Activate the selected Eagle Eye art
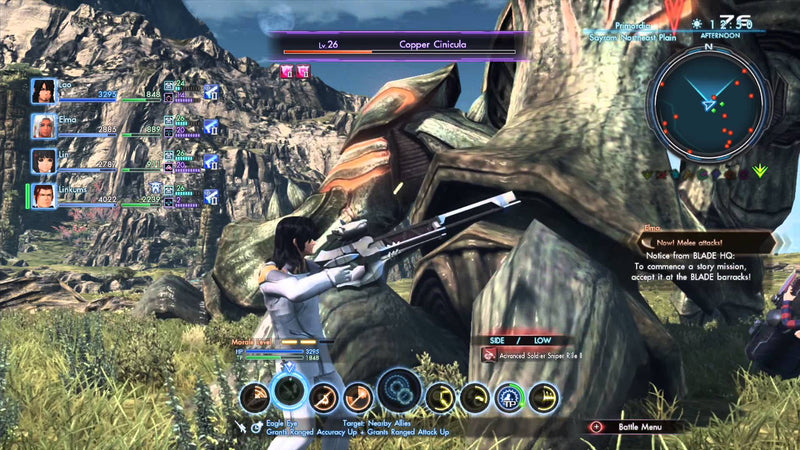The width and height of the screenshot is (800, 450). (287, 391)
